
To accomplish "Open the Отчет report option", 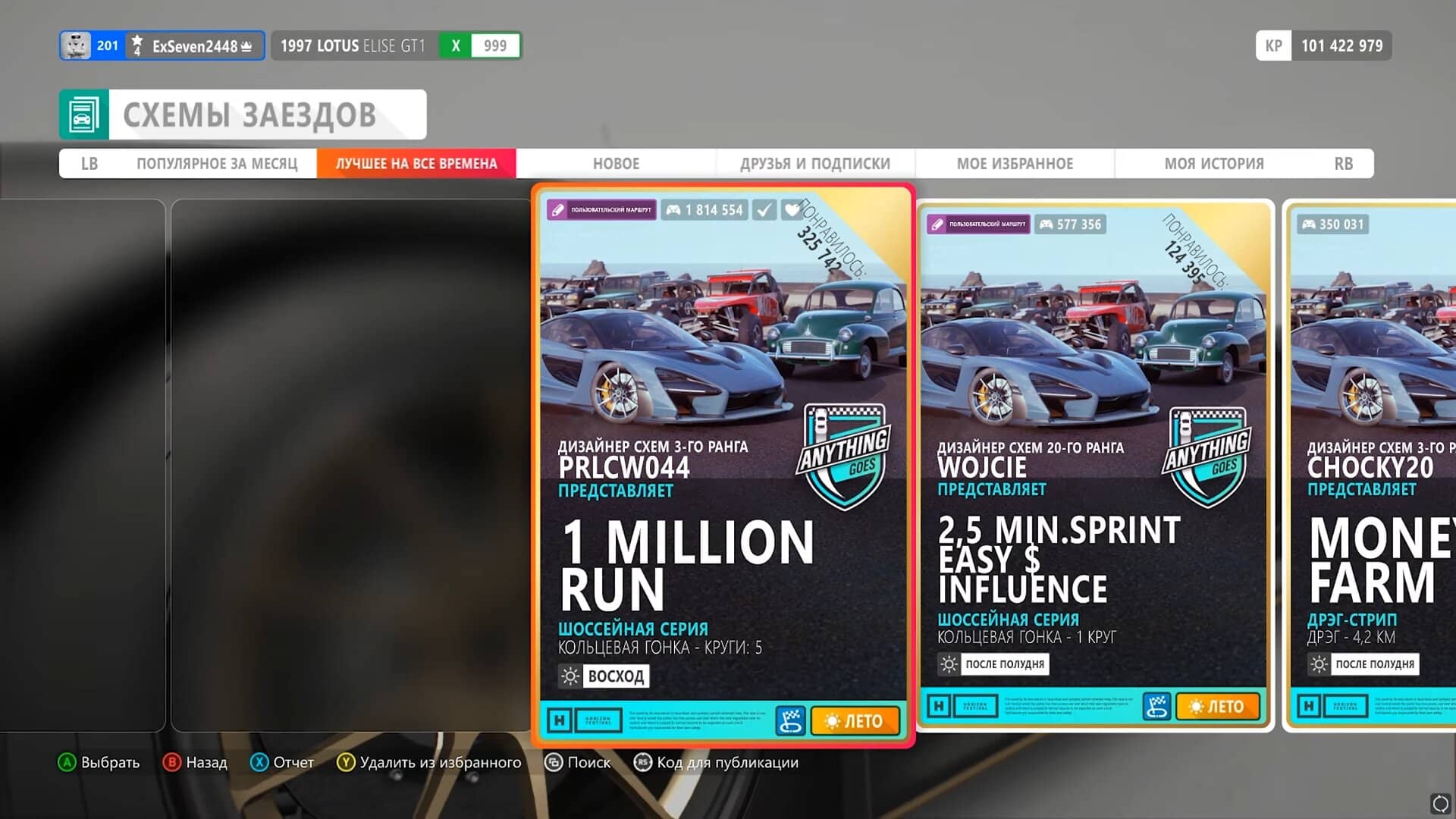I will tap(283, 763).
